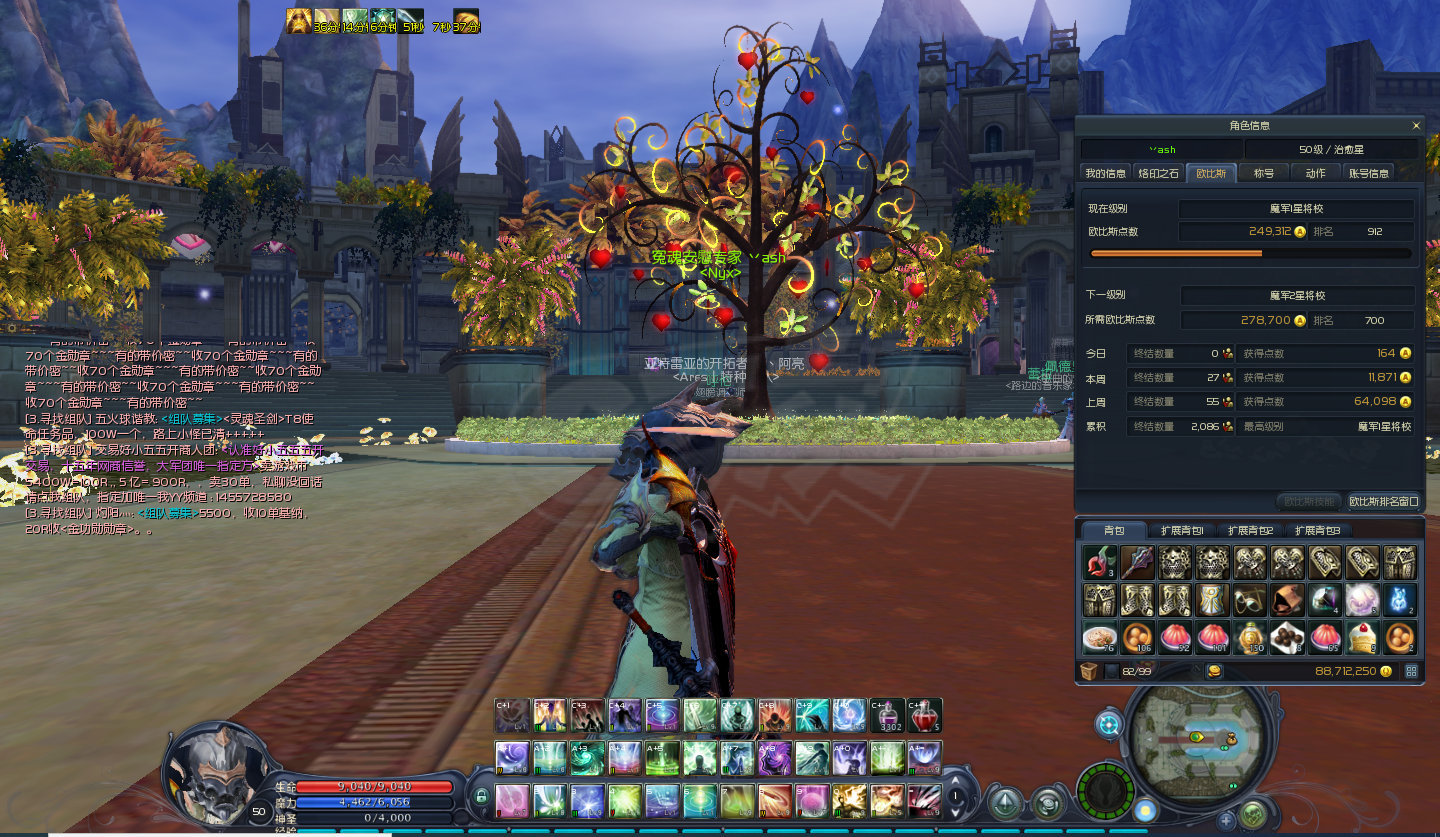Pick the blue flame item with count 2

click(1399, 600)
